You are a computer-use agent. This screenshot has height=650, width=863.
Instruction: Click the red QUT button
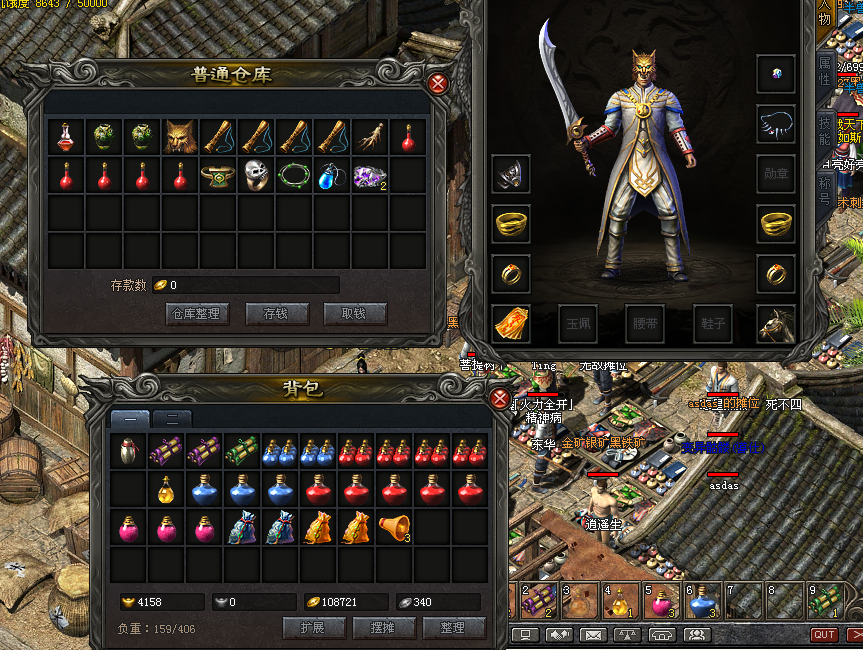tap(824, 635)
